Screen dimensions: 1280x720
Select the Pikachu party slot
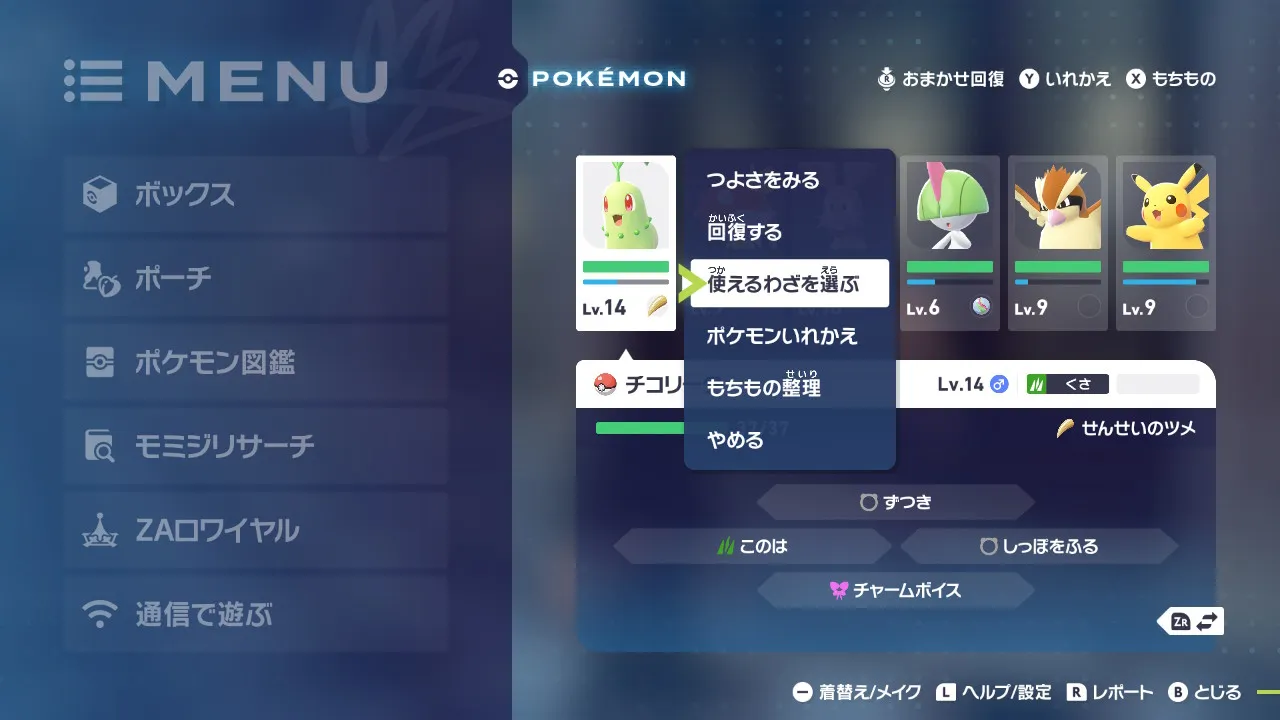pyautogui.click(x=1166, y=243)
